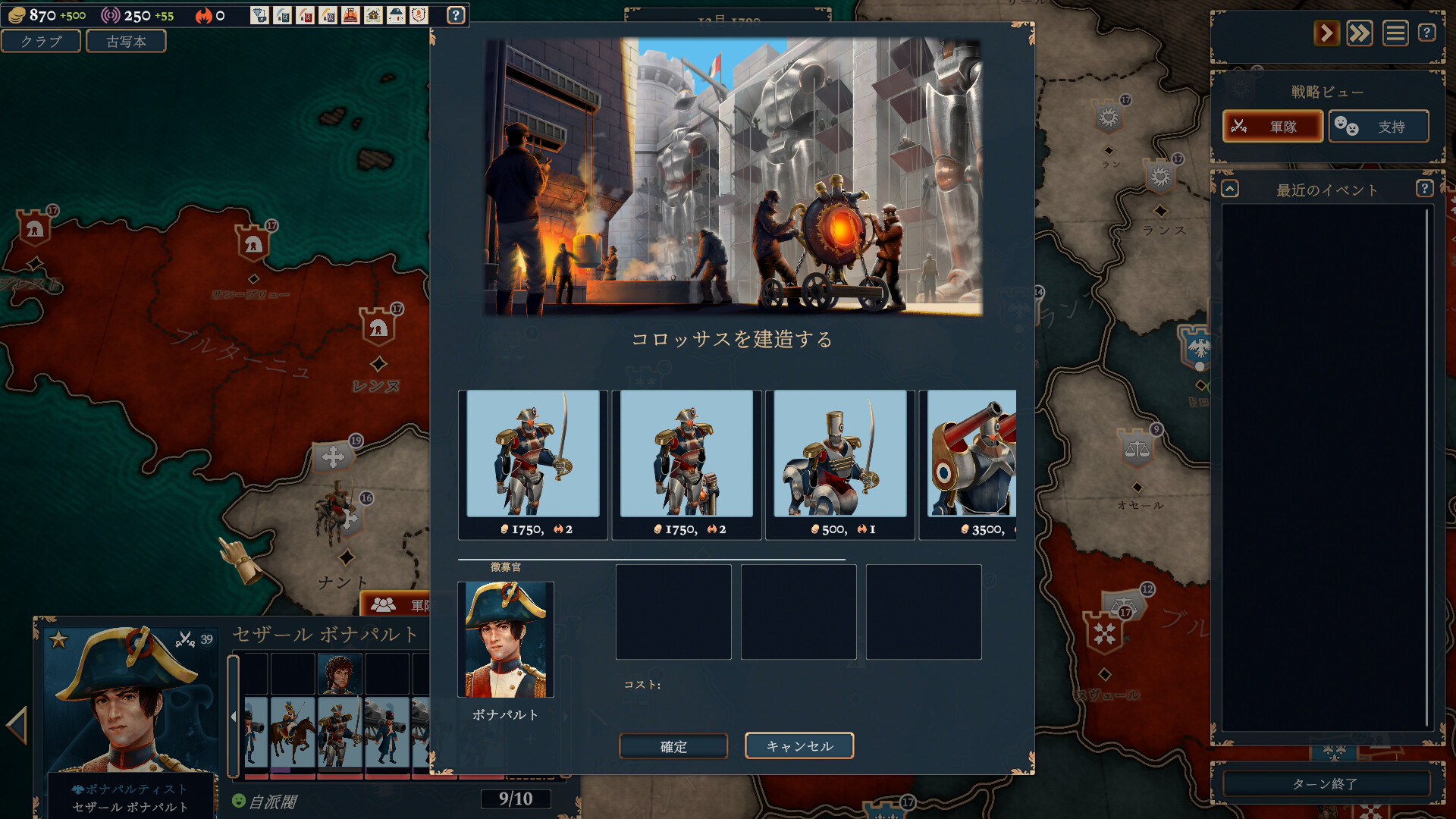This screenshot has height=819, width=1456.
Task: Collapse the 最近のイベント panel with the arrow
Action: click(x=1230, y=189)
